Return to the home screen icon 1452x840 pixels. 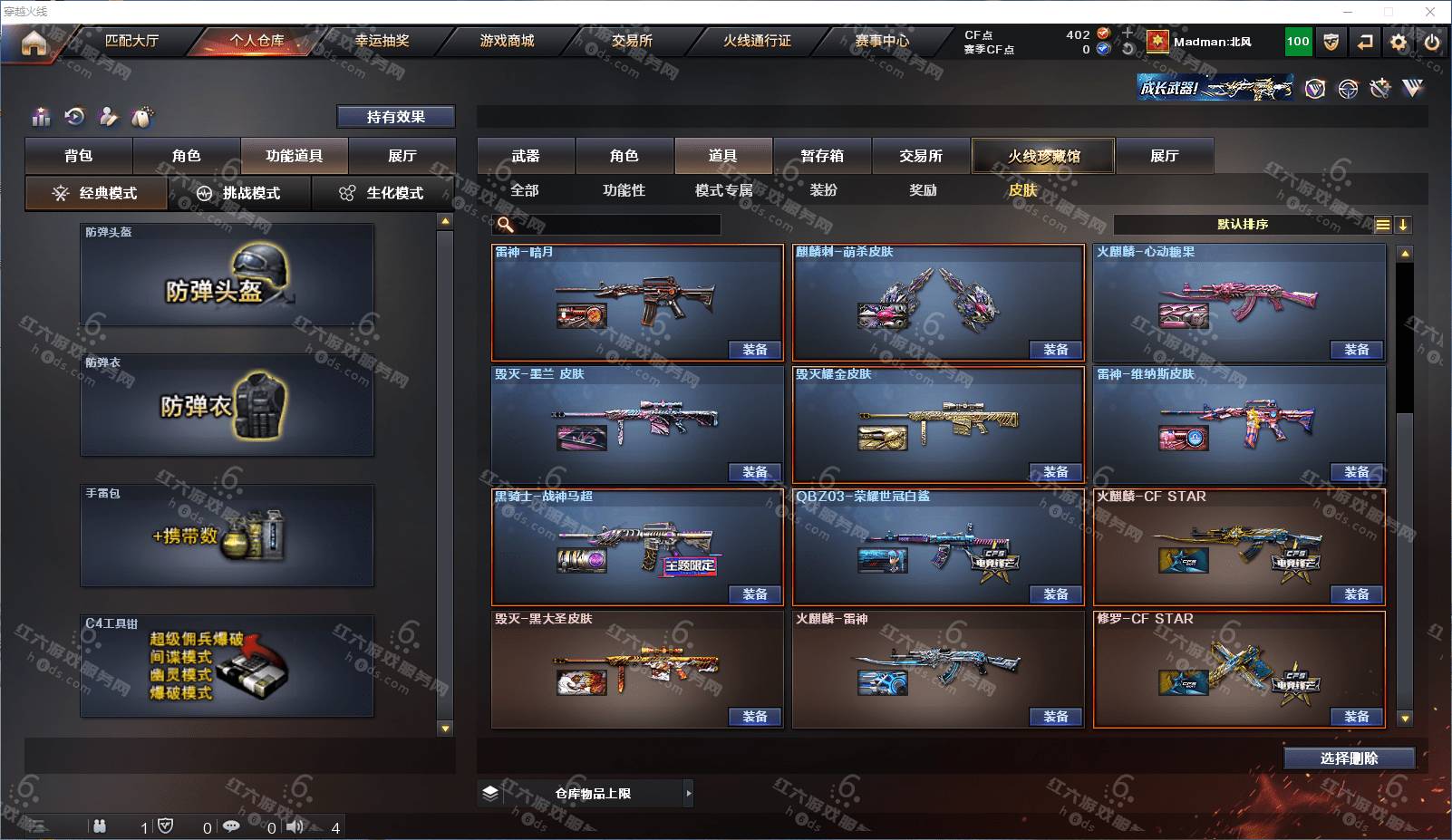(34, 43)
